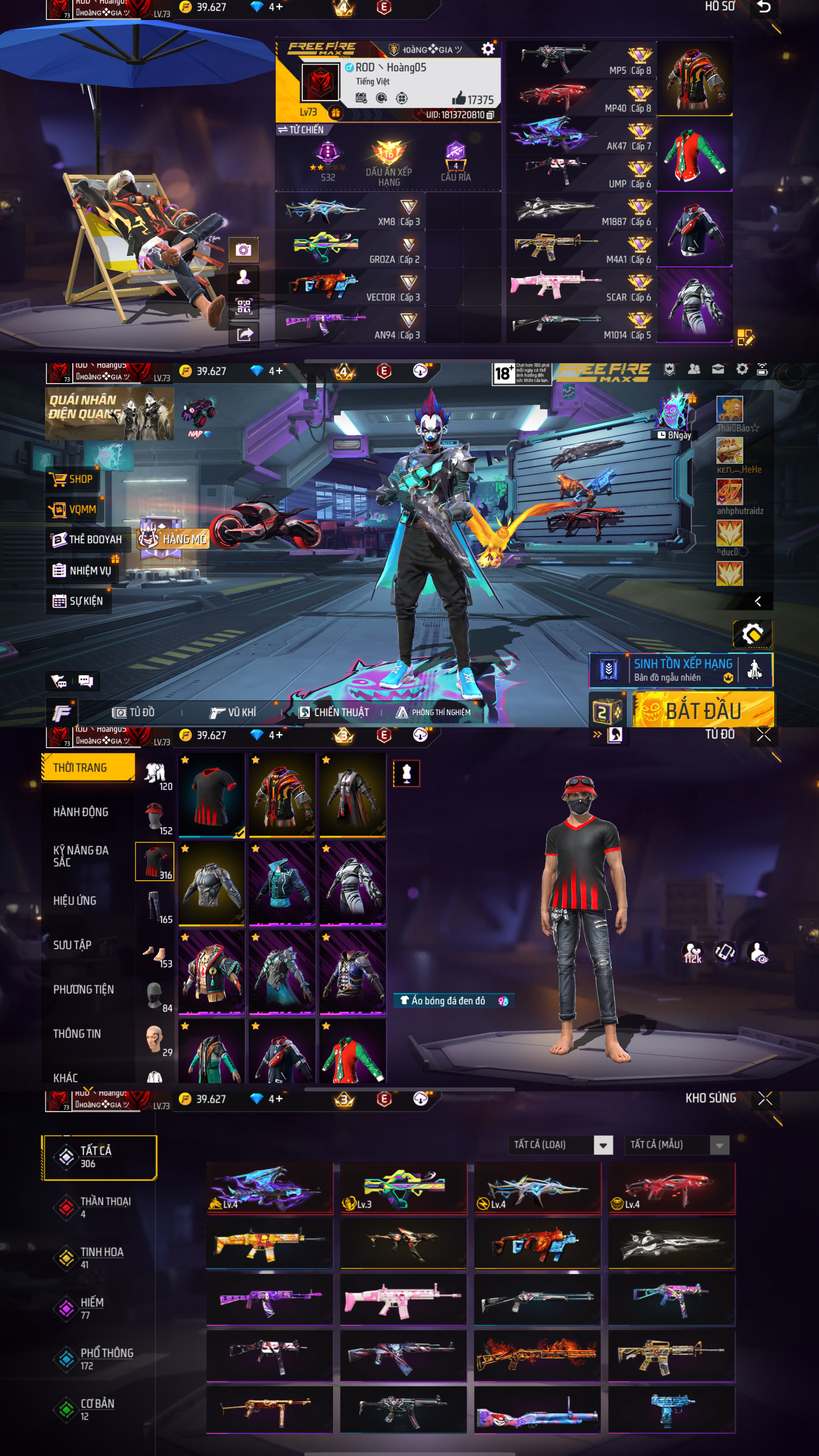Open NHIỆM VỤ missions list
Screen dimensions: 819x1456
[x=82, y=570]
